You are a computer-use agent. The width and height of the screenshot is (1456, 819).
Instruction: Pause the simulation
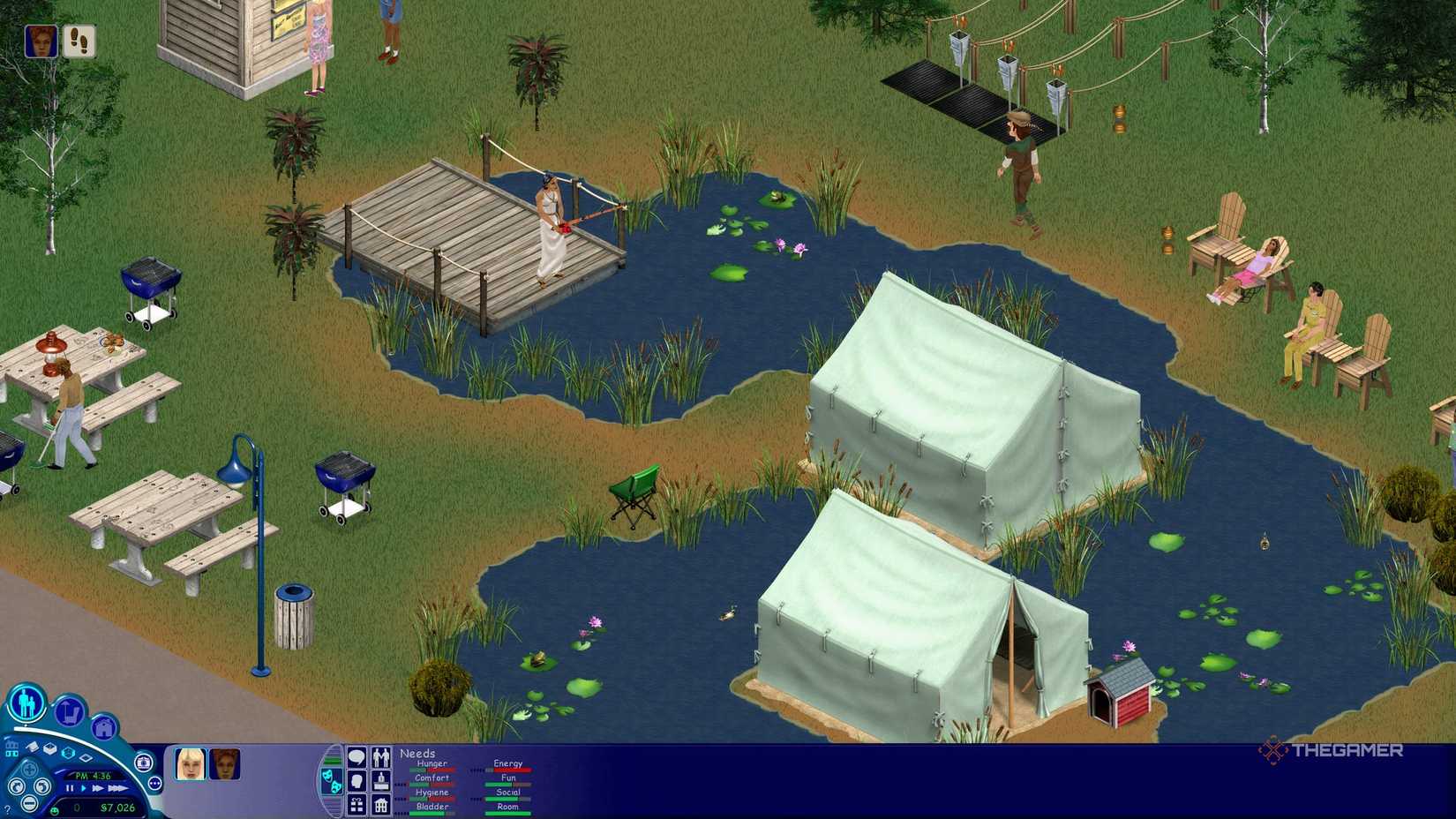tap(69, 788)
